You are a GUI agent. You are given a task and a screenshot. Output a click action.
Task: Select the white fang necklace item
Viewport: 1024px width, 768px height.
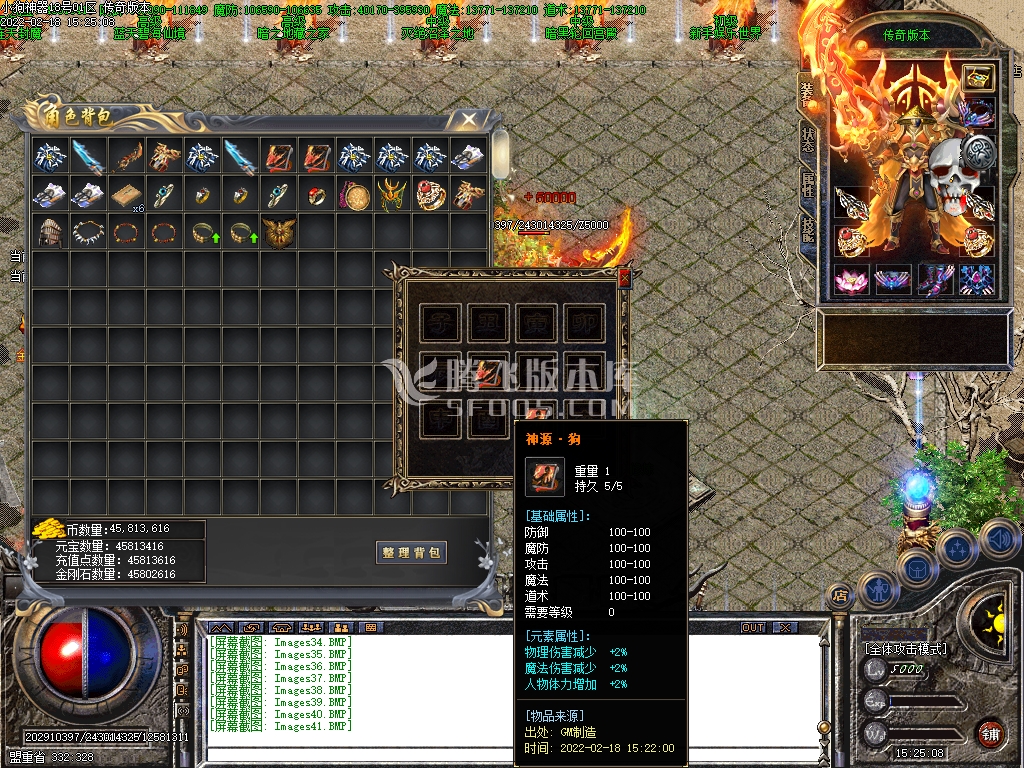click(x=88, y=232)
